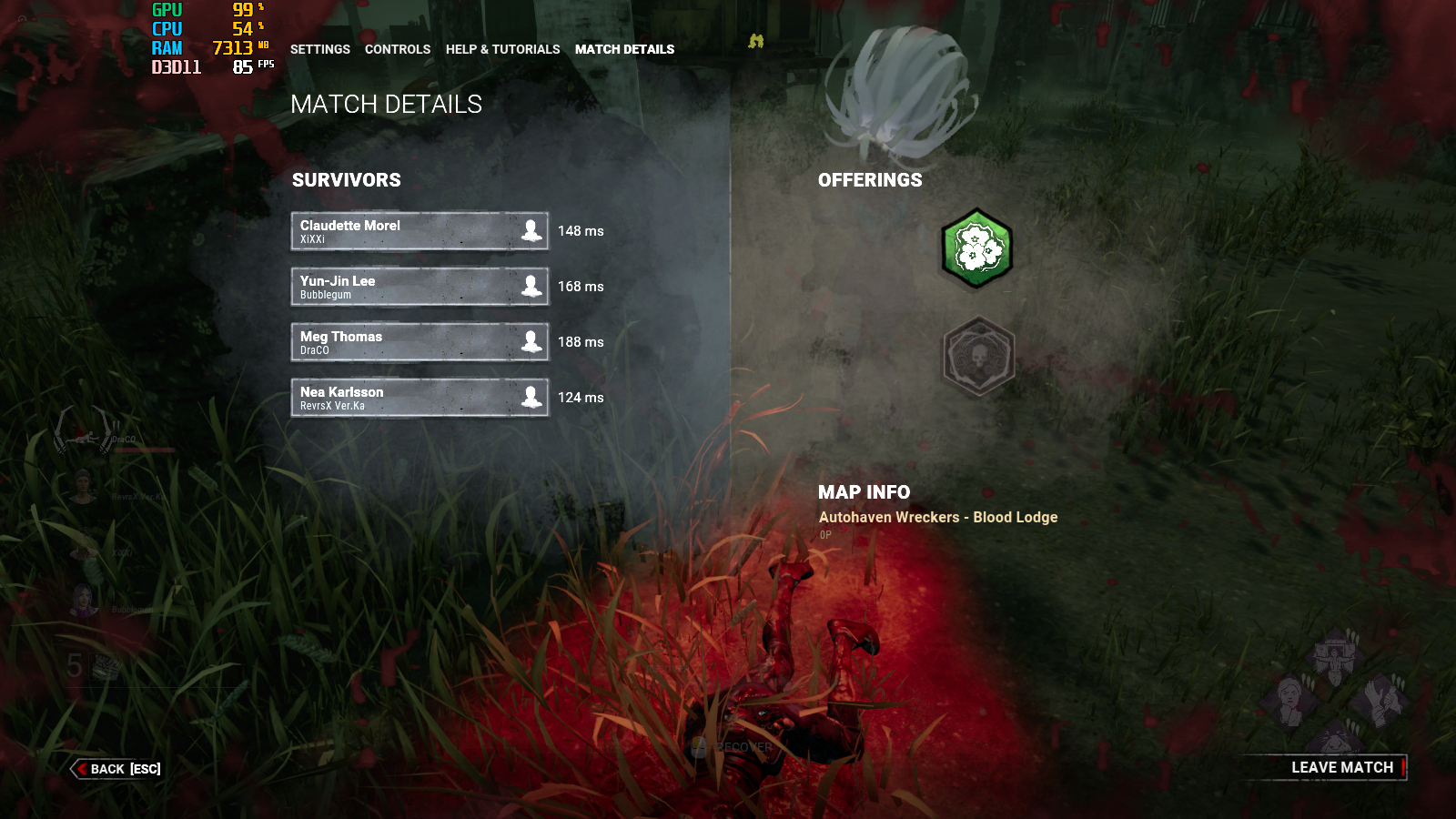Viewport: 1456px width, 819px height.
Task: Select the crucified survivor perk icon
Action: (1334, 659)
